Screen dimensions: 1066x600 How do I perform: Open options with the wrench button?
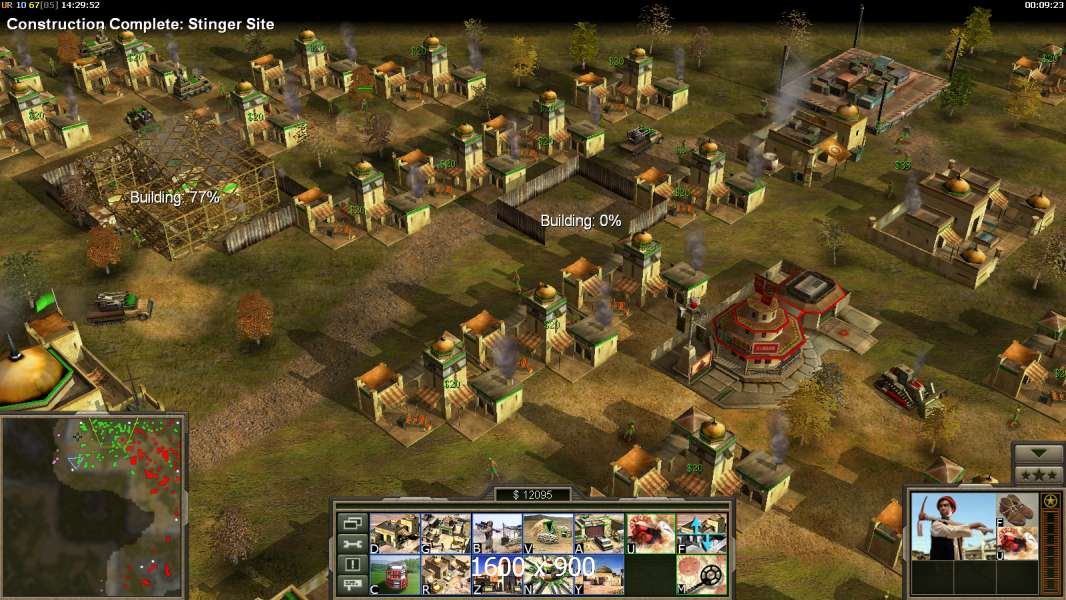point(351,544)
